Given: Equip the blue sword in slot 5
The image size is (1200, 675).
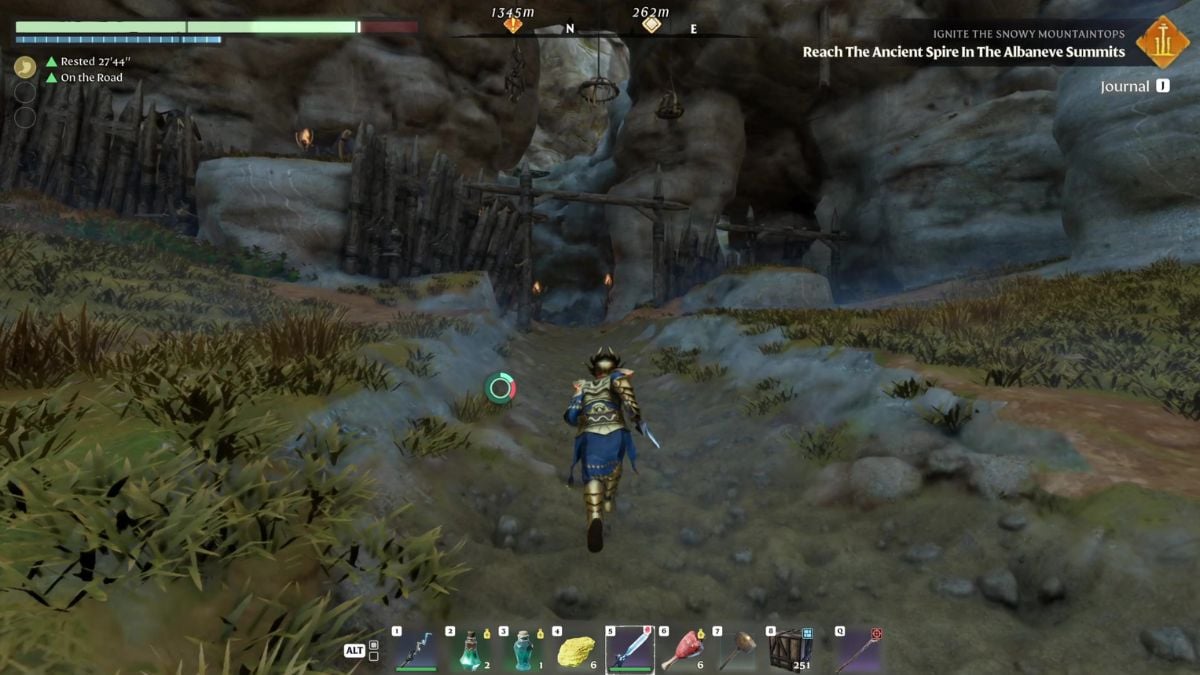Looking at the screenshot, I should 630,650.
